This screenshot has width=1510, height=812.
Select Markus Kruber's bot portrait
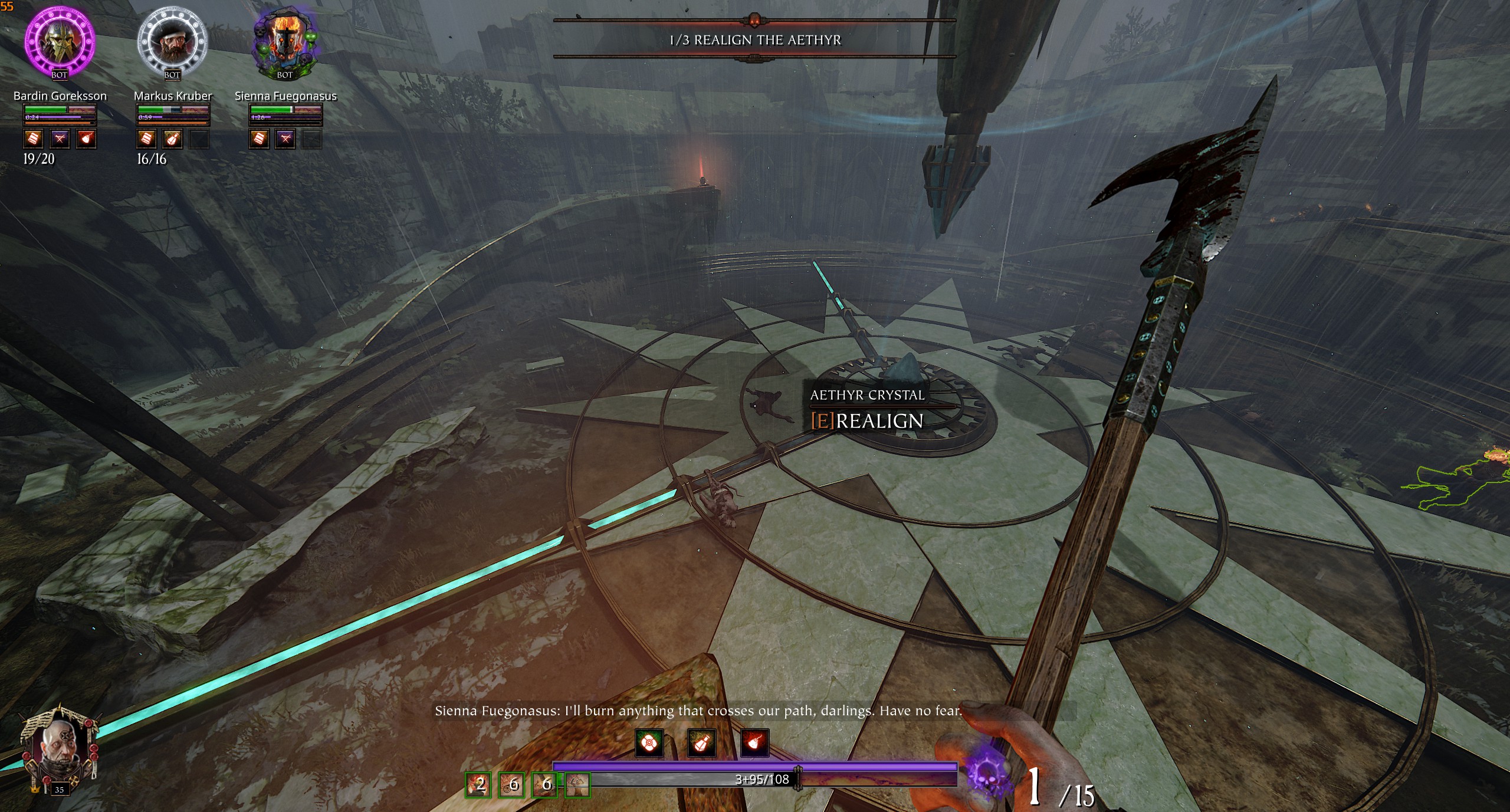coord(172,41)
